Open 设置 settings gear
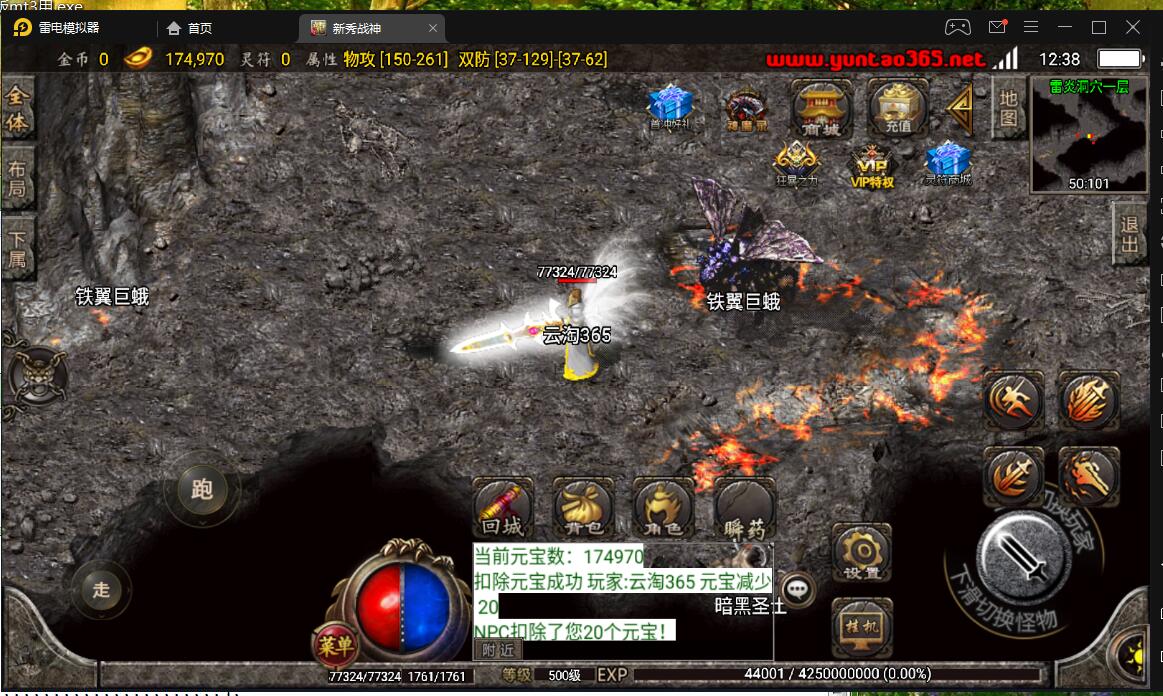1163x696 pixels. click(861, 552)
